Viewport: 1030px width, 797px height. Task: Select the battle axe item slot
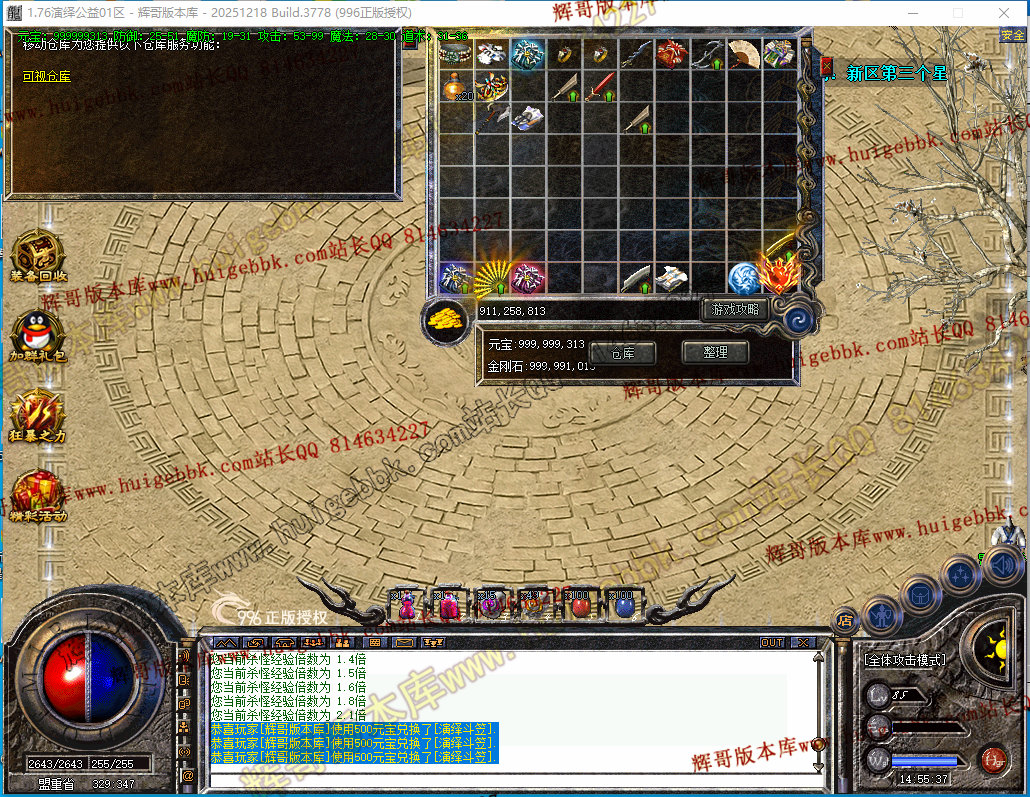point(492,119)
